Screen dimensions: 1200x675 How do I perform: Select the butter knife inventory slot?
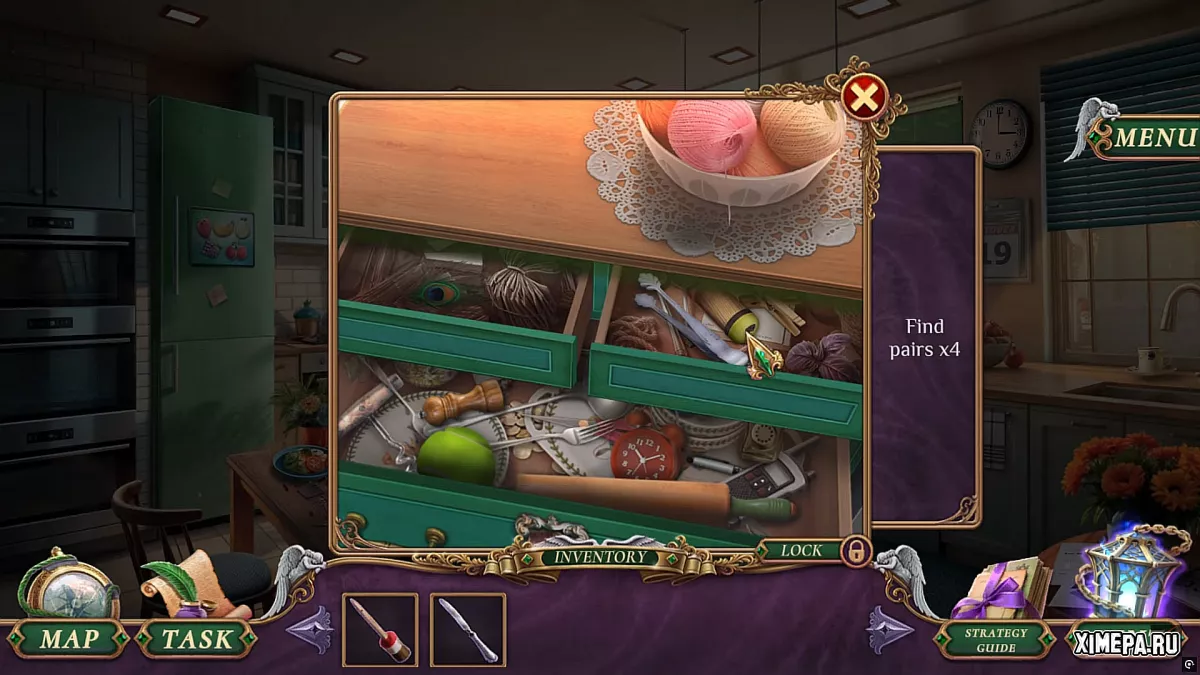coord(468,630)
